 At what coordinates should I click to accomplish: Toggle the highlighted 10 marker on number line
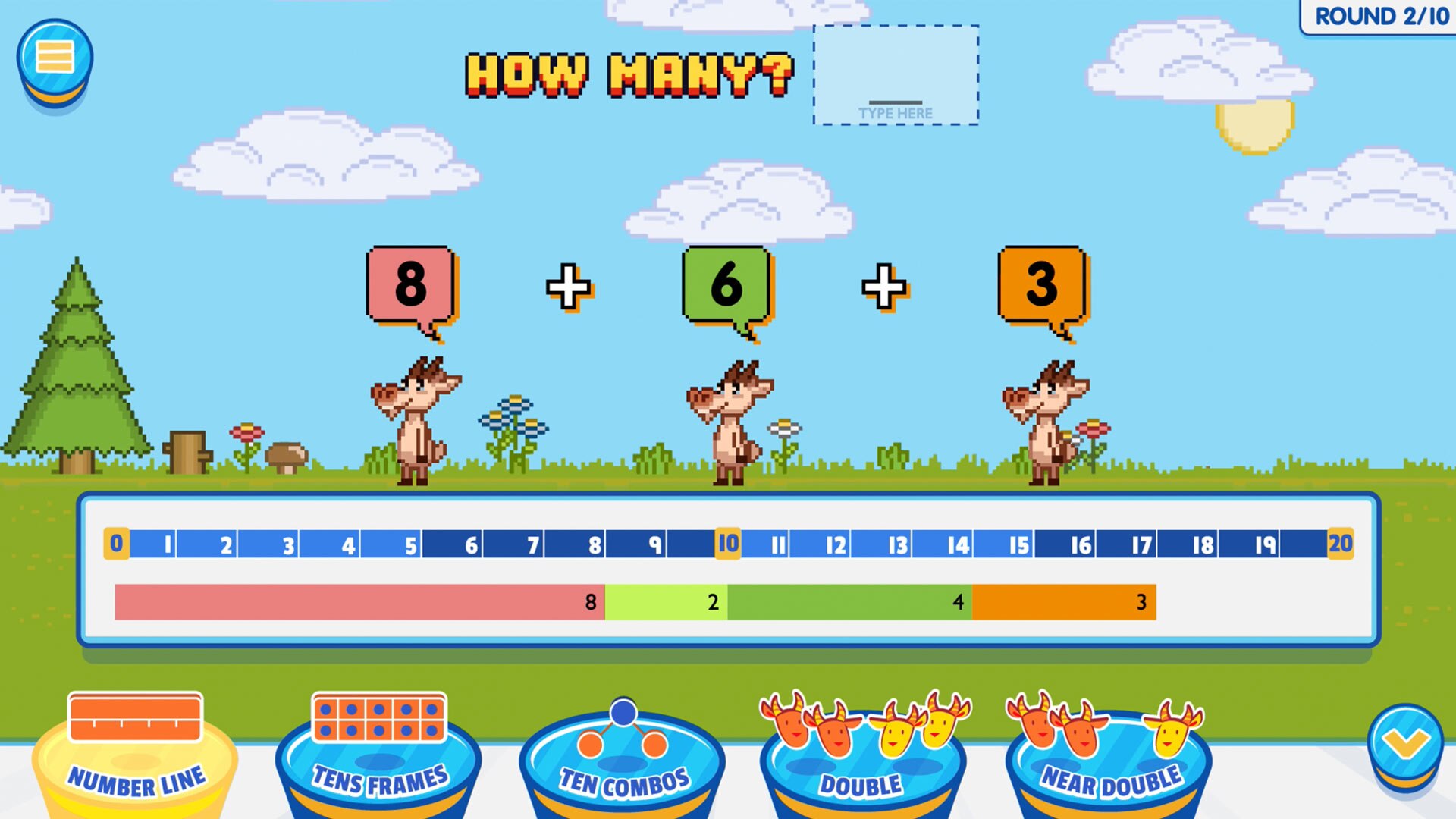click(x=726, y=543)
